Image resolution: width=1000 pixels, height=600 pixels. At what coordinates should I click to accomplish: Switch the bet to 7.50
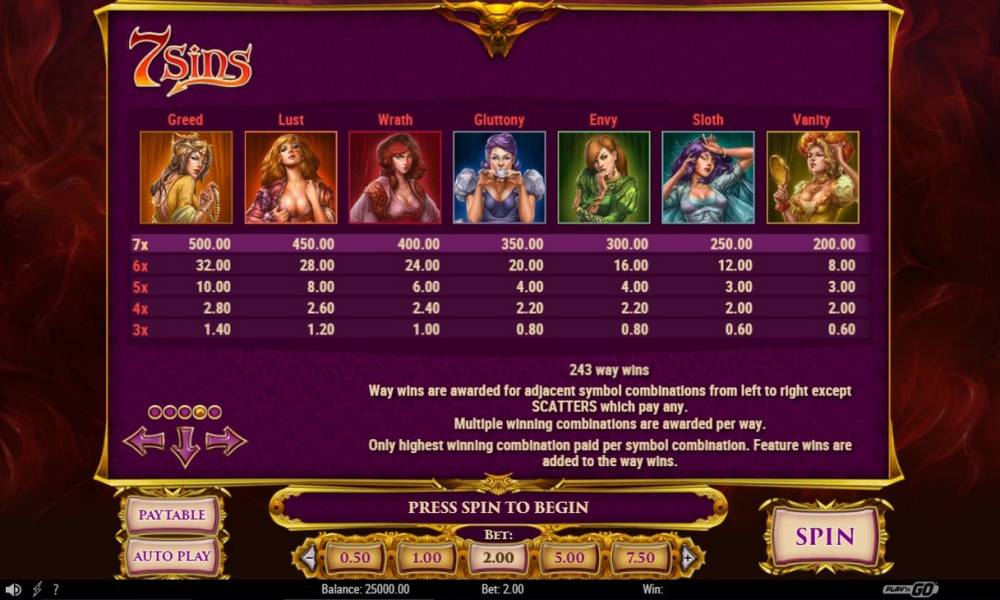(641, 557)
